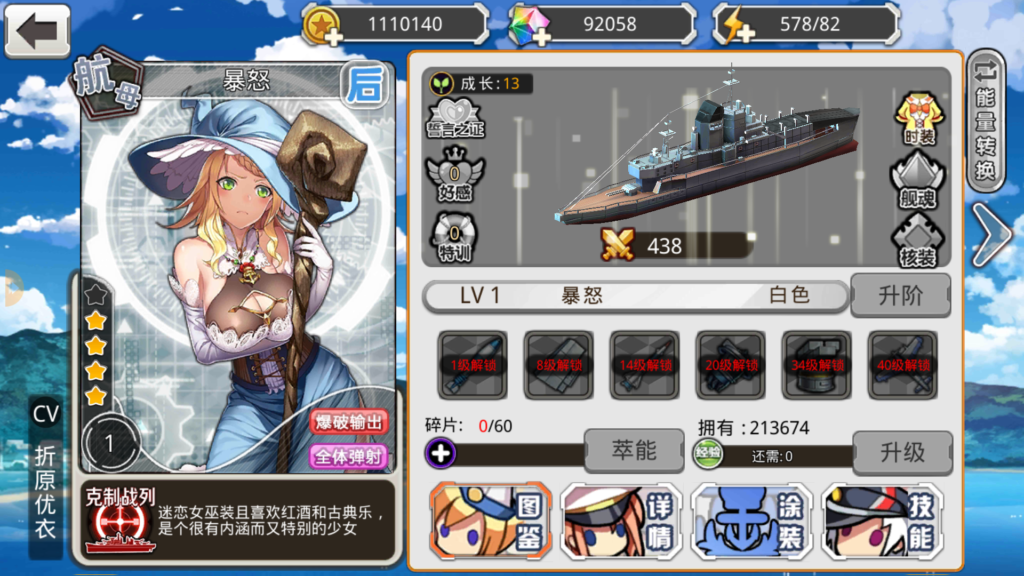Open the 好感 affection icon

tap(455, 178)
